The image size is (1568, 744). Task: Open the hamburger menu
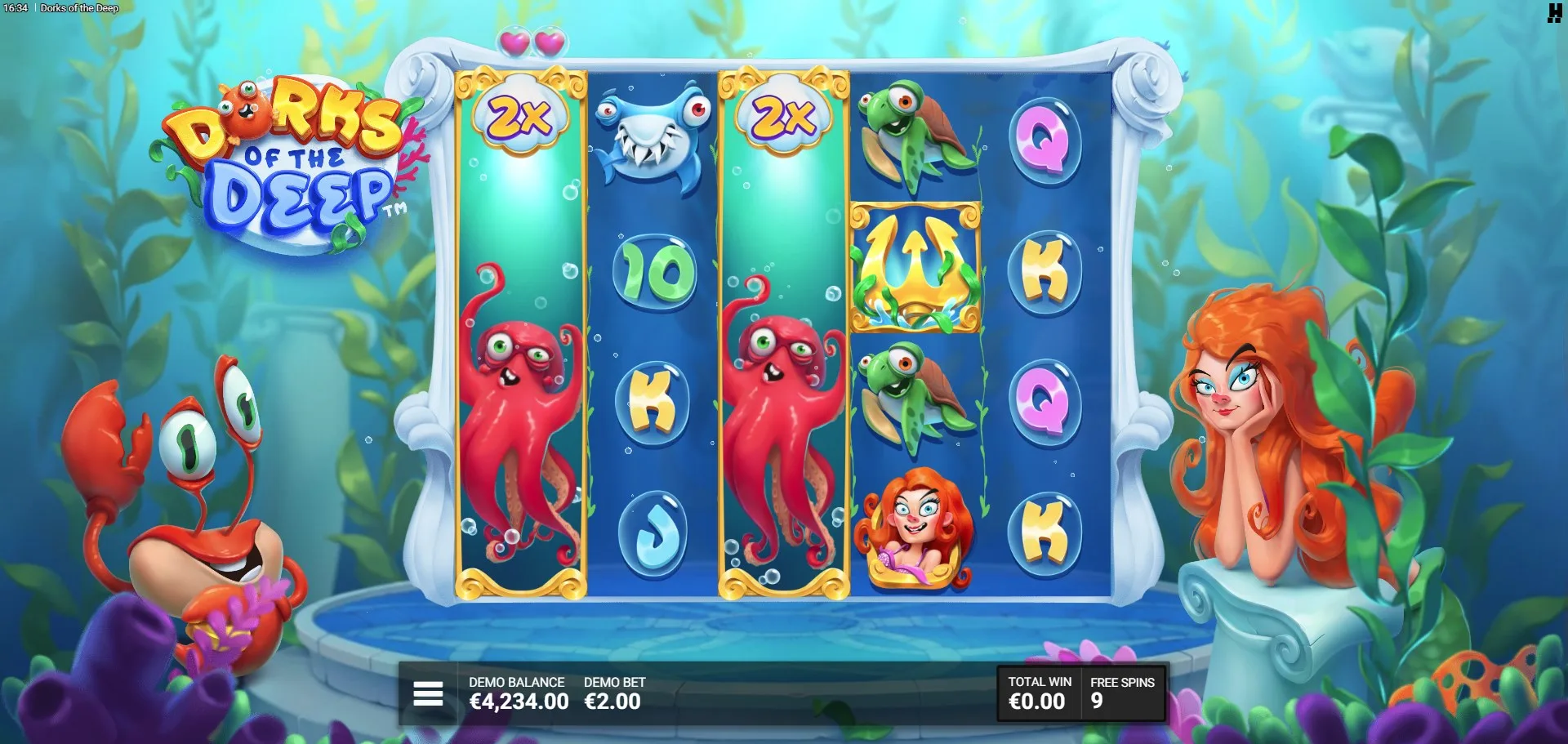tap(428, 694)
